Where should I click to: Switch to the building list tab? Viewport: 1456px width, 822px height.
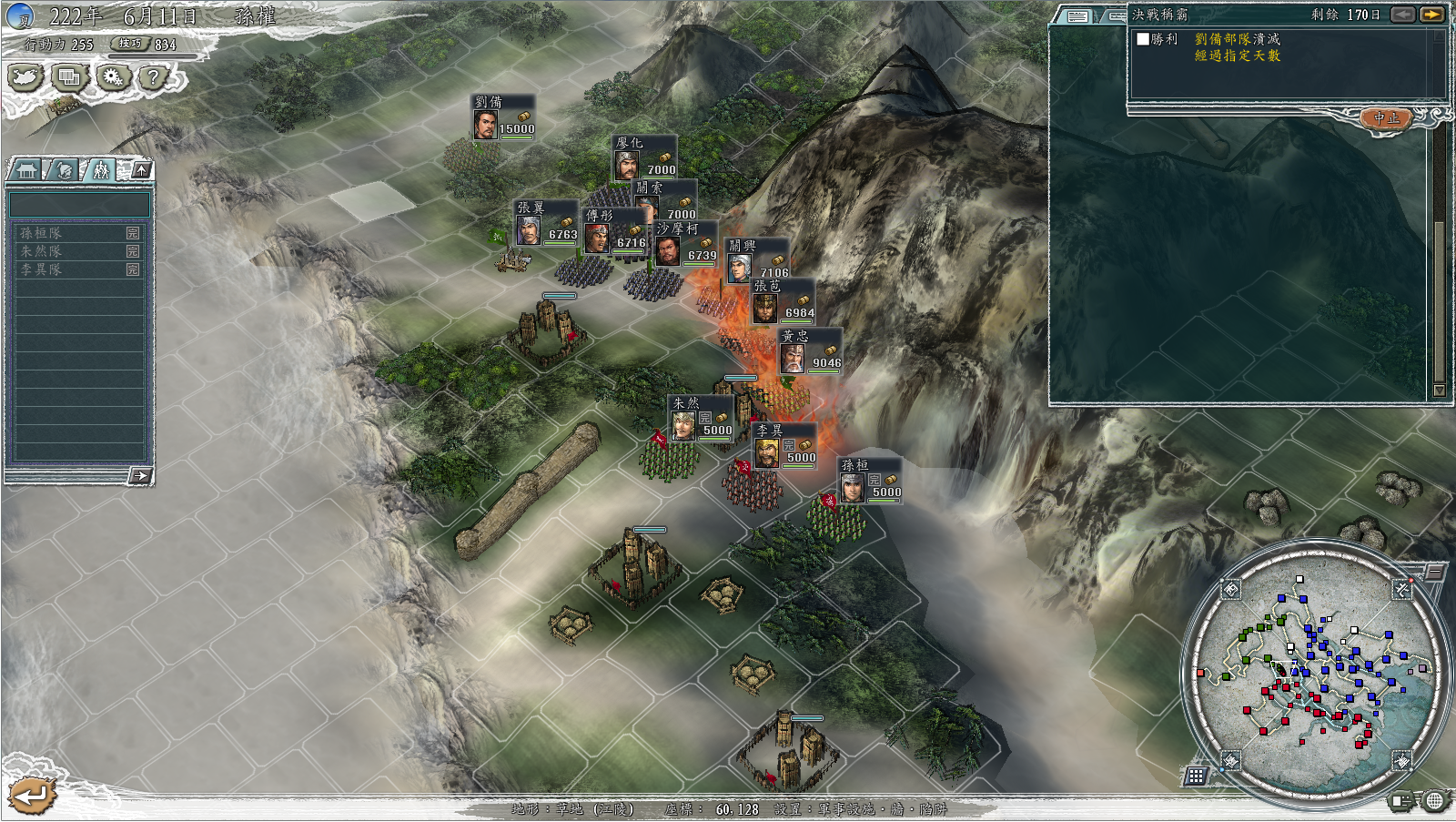25,170
